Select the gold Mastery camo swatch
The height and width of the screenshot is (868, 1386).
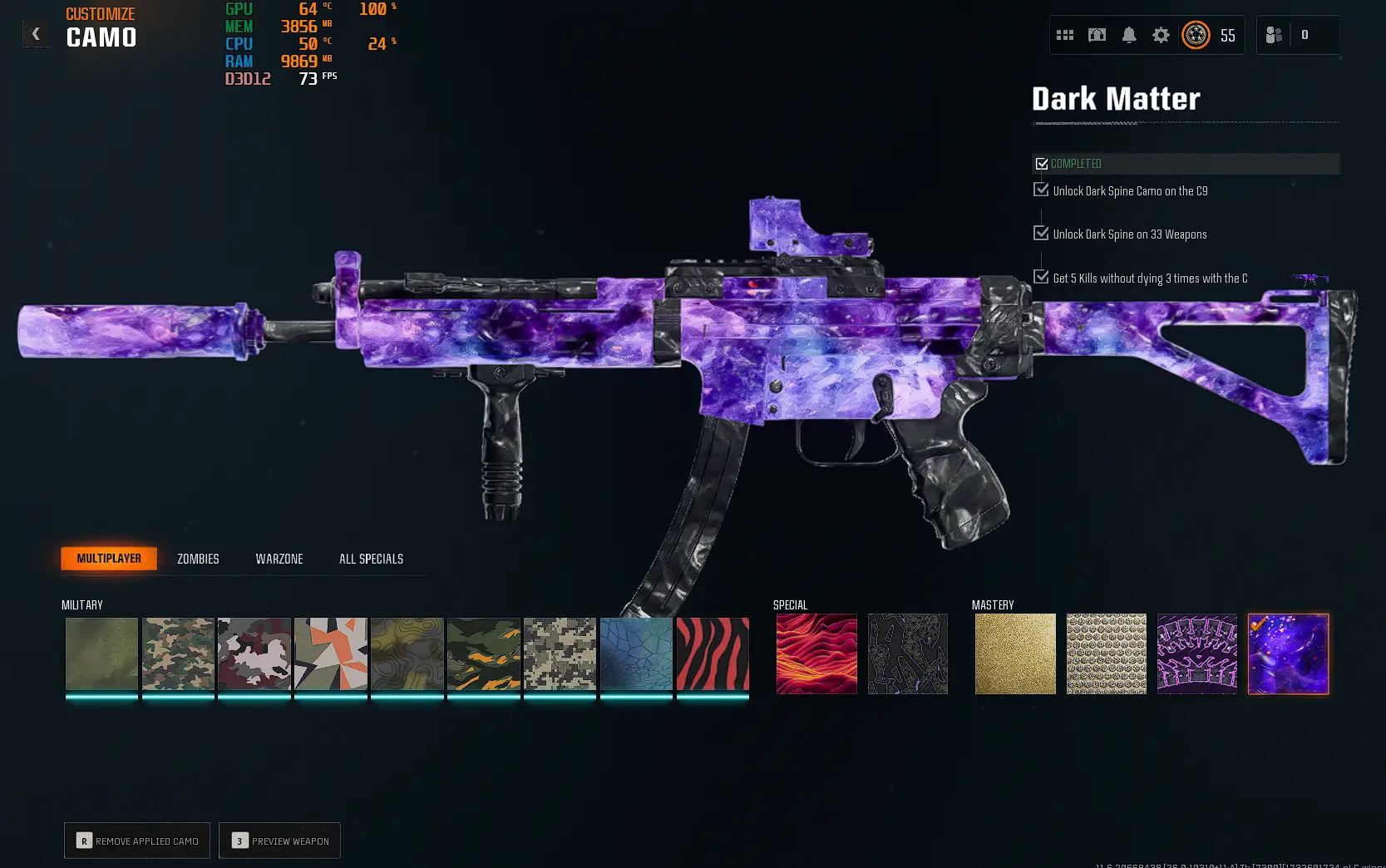pos(1015,653)
